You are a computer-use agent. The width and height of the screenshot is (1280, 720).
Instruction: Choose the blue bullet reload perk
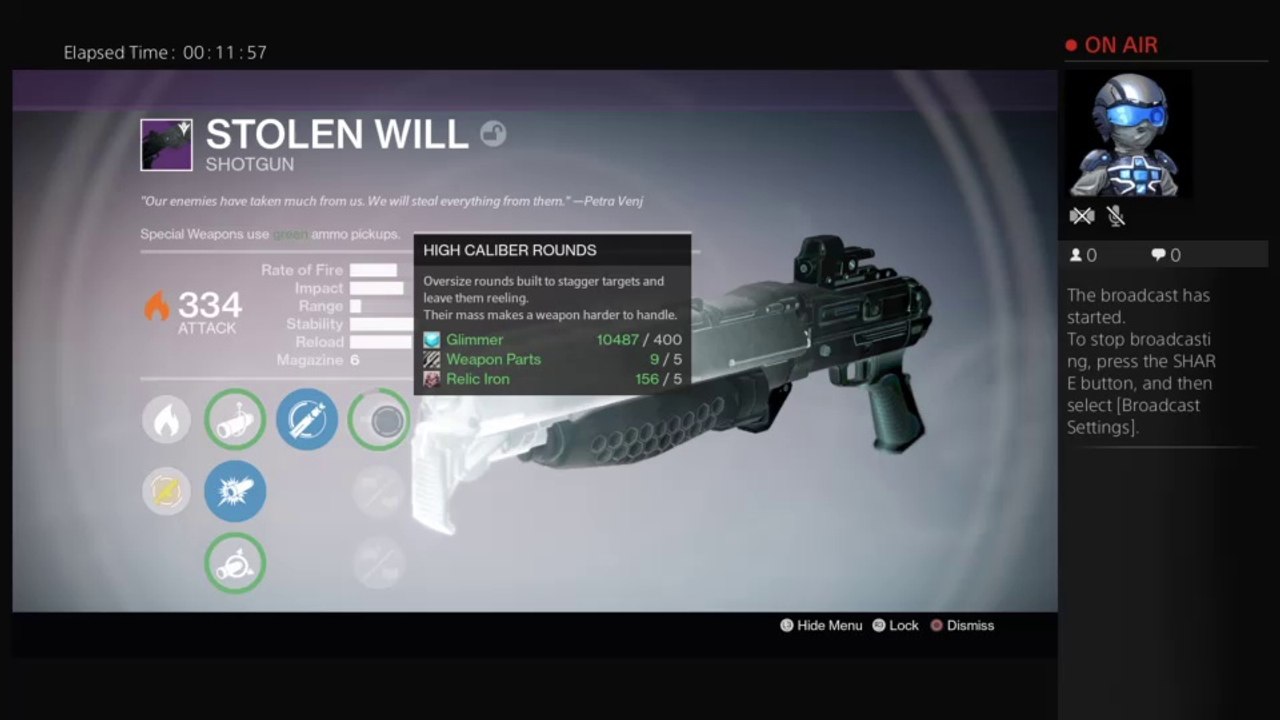(x=307, y=419)
